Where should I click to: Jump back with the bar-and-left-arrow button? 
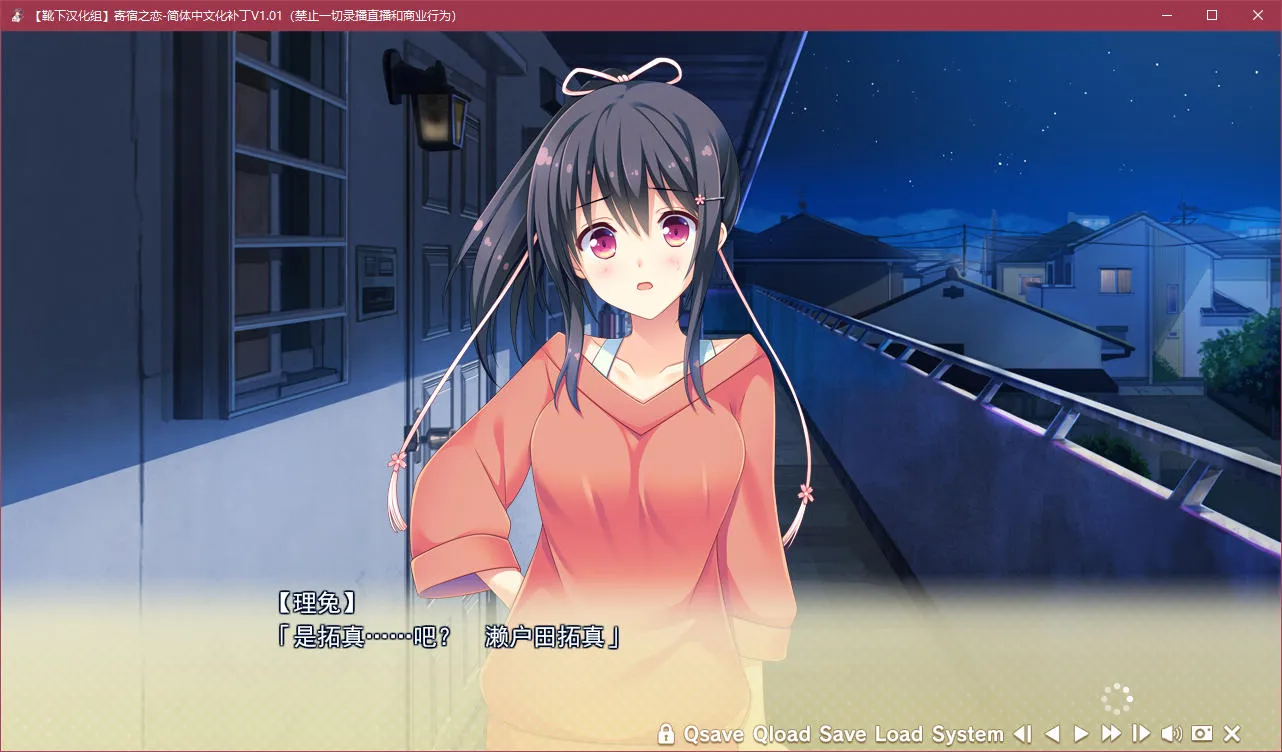coord(1022,734)
